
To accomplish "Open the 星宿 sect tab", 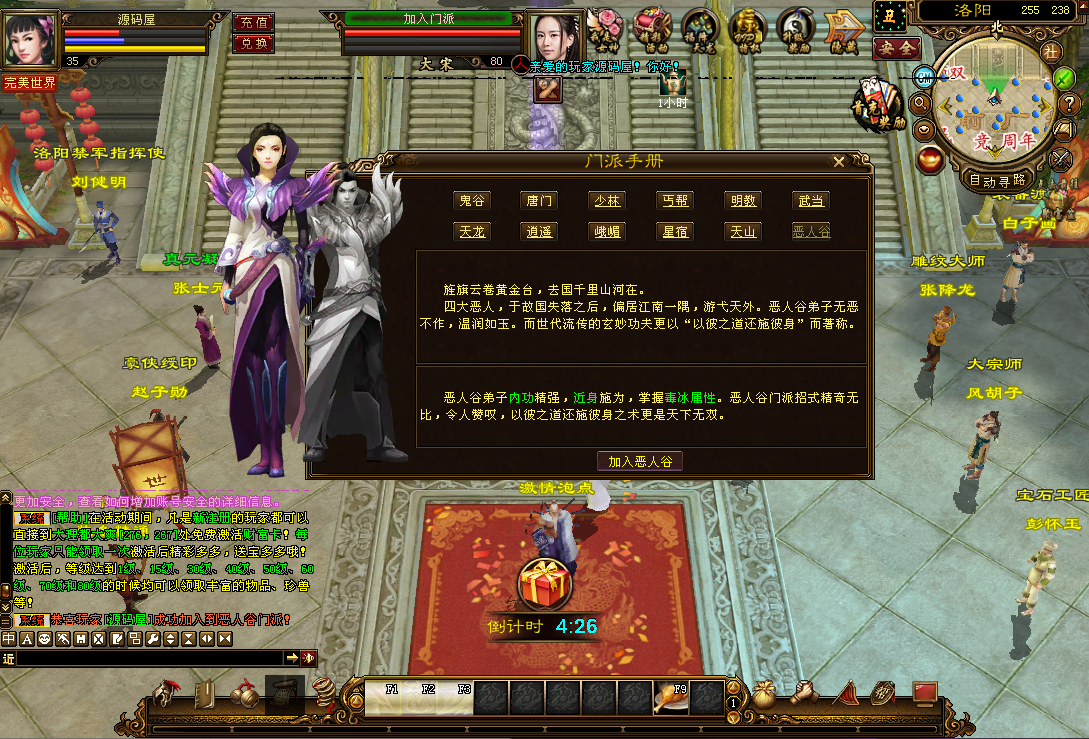I will point(674,231).
